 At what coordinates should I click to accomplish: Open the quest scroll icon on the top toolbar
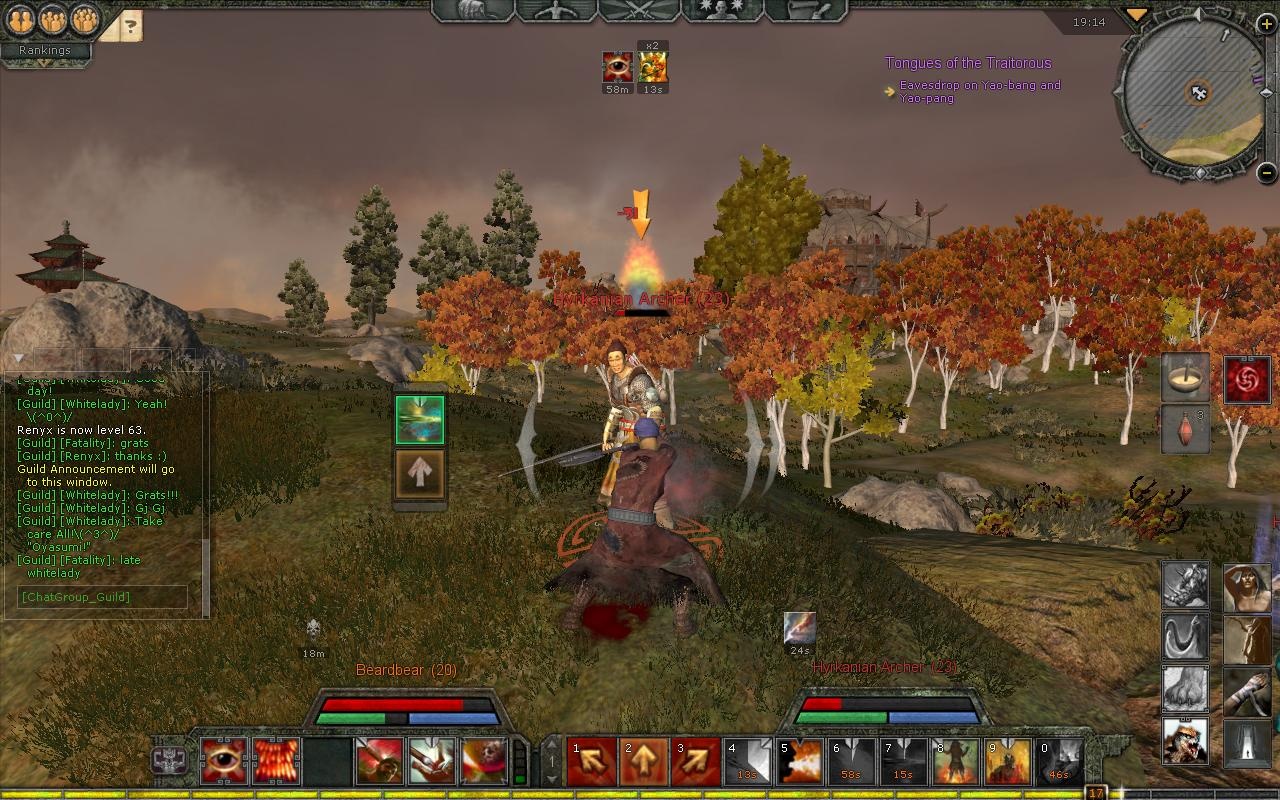pos(805,13)
